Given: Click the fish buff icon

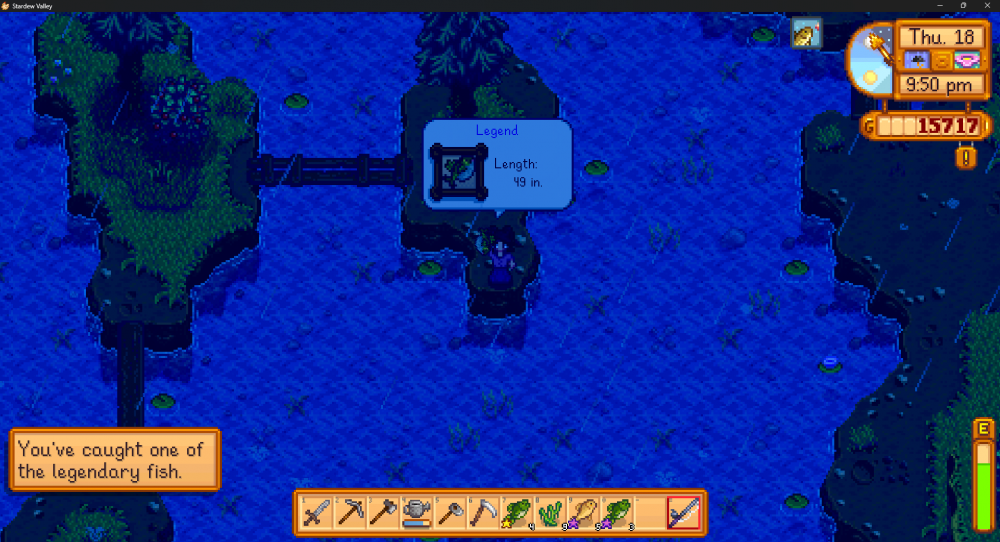Looking at the screenshot, I should point(805,35).
